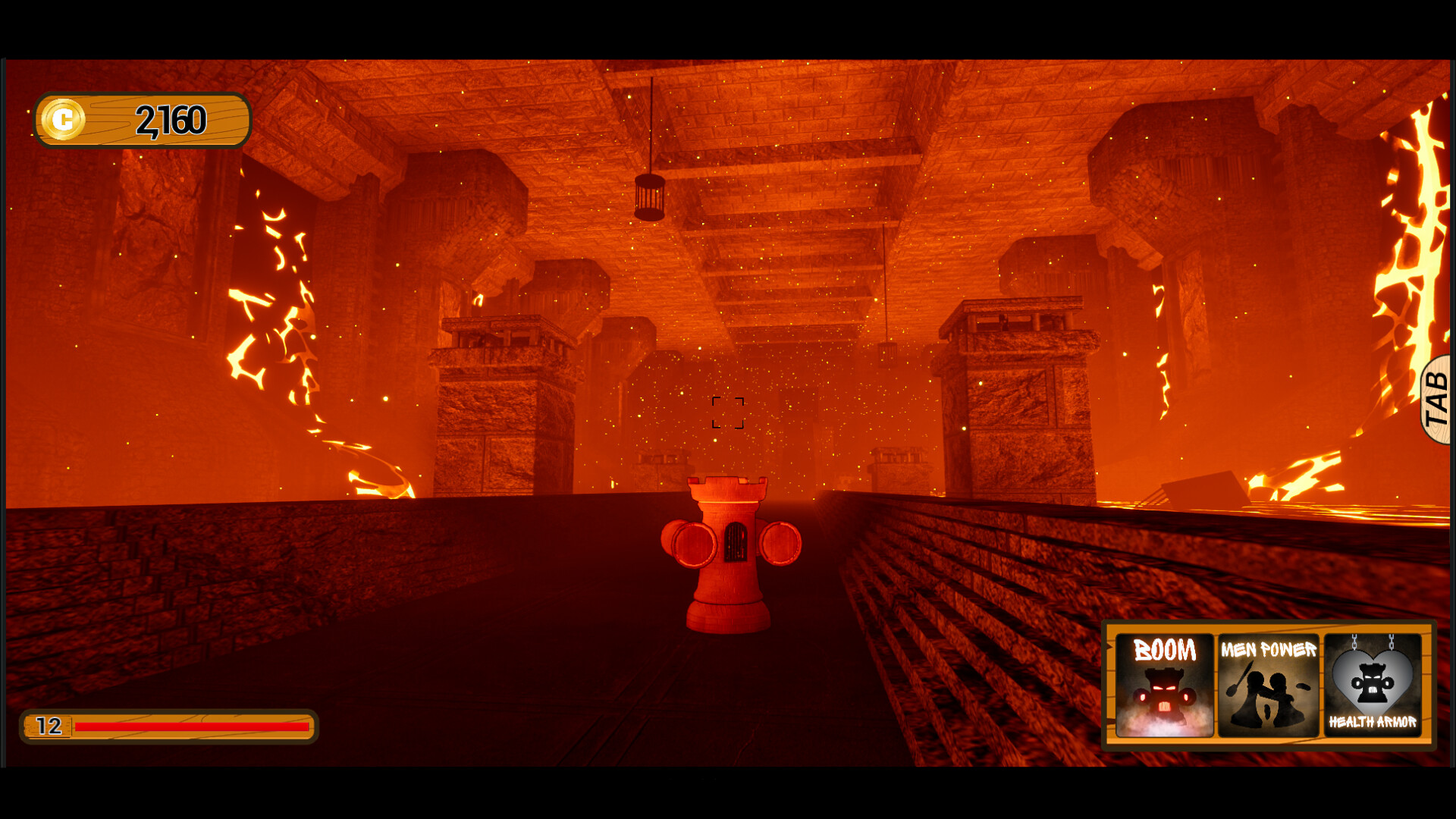Choose the HEALTH ARMOR upgrade icon
The image size is (1456, 819).
click(x=1374, y=686)
